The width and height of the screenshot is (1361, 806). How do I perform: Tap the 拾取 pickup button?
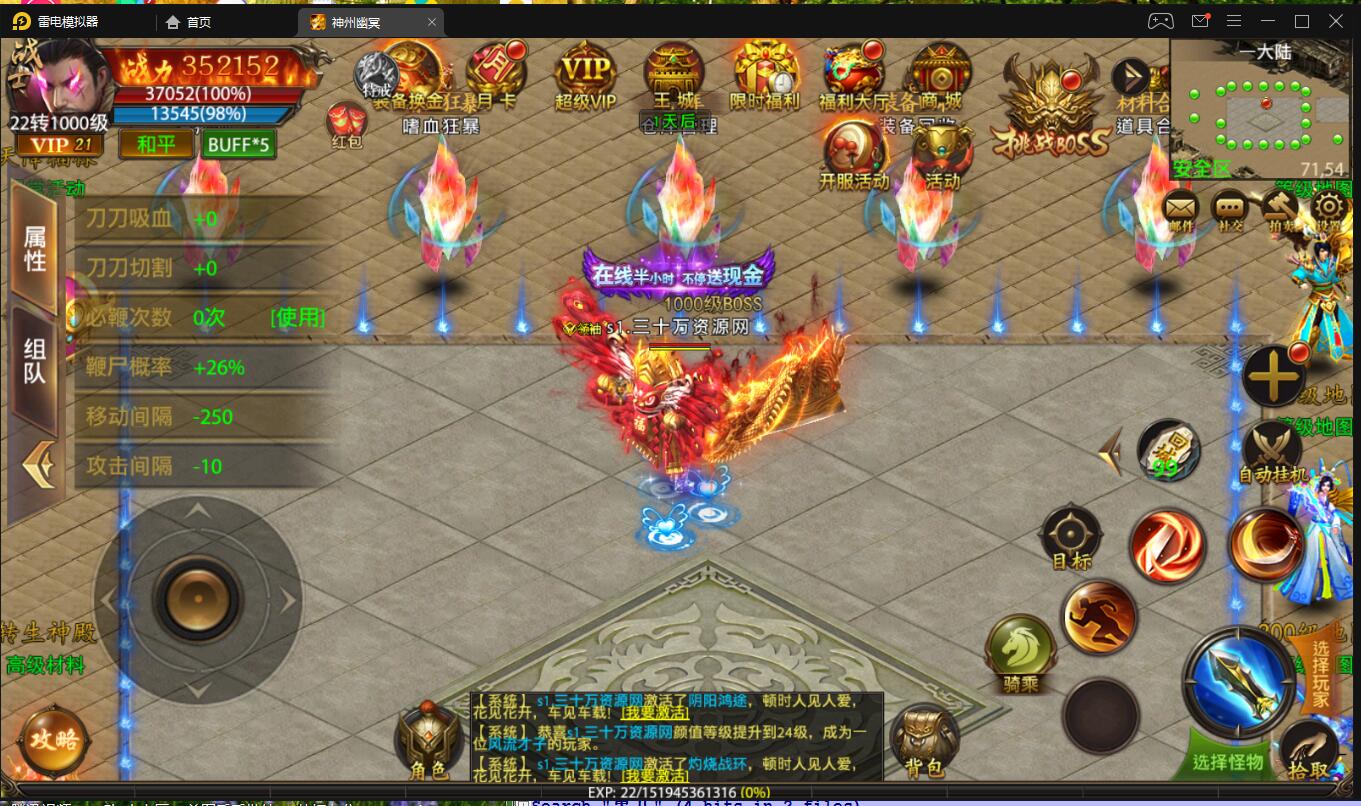[x=1309, y=750]
